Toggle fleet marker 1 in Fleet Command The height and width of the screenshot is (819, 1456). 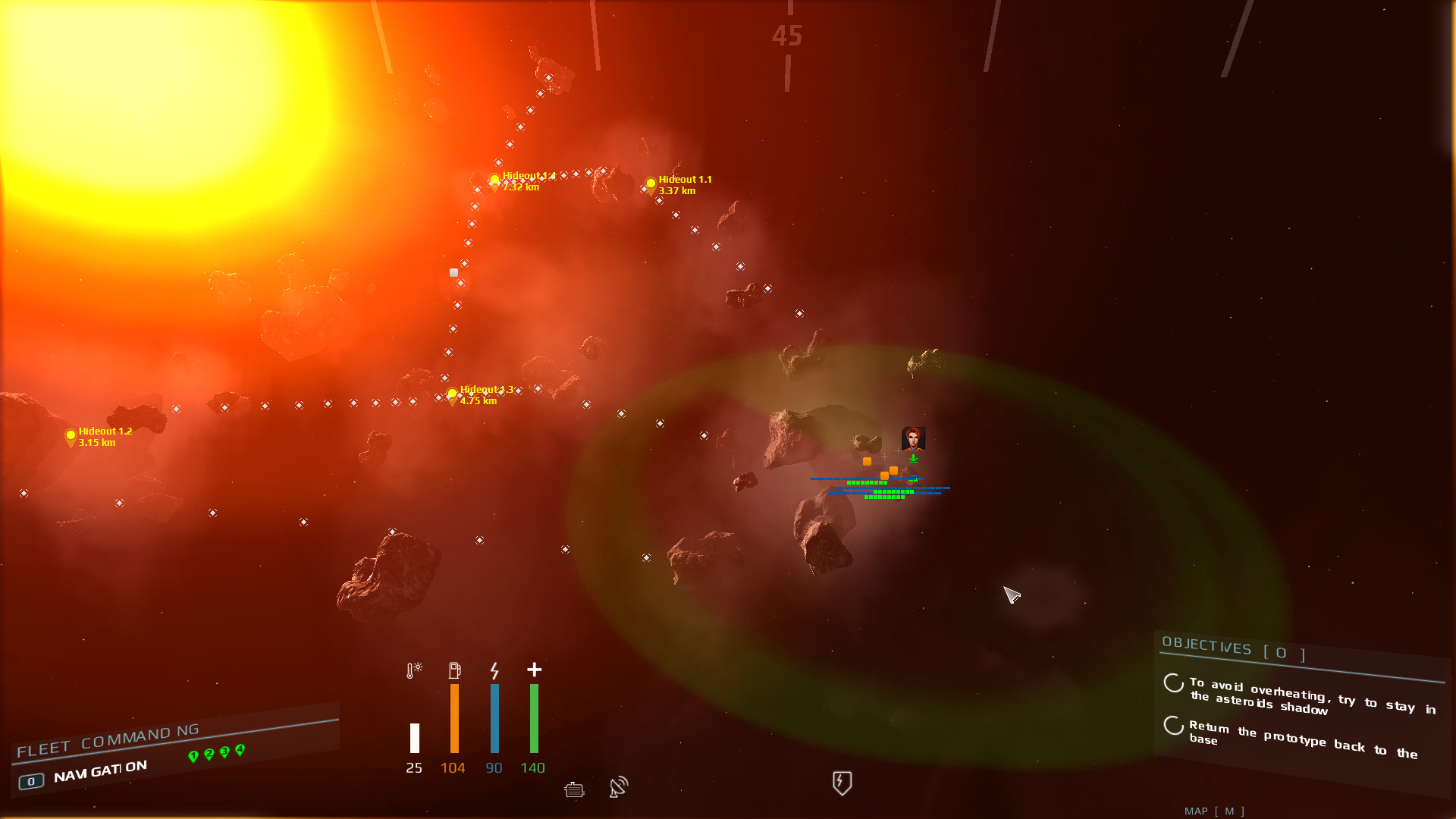[194, 755]
